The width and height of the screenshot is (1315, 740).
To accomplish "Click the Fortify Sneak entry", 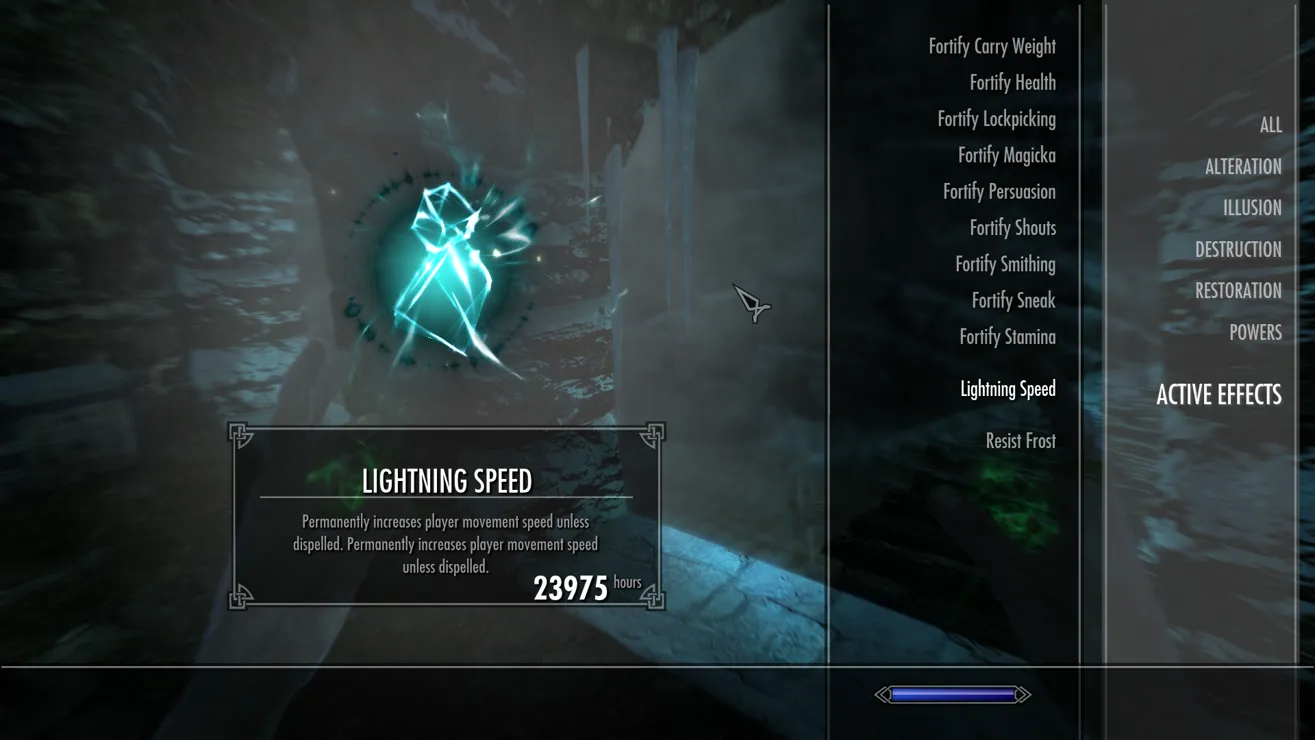I will [x=1013, y=300].
